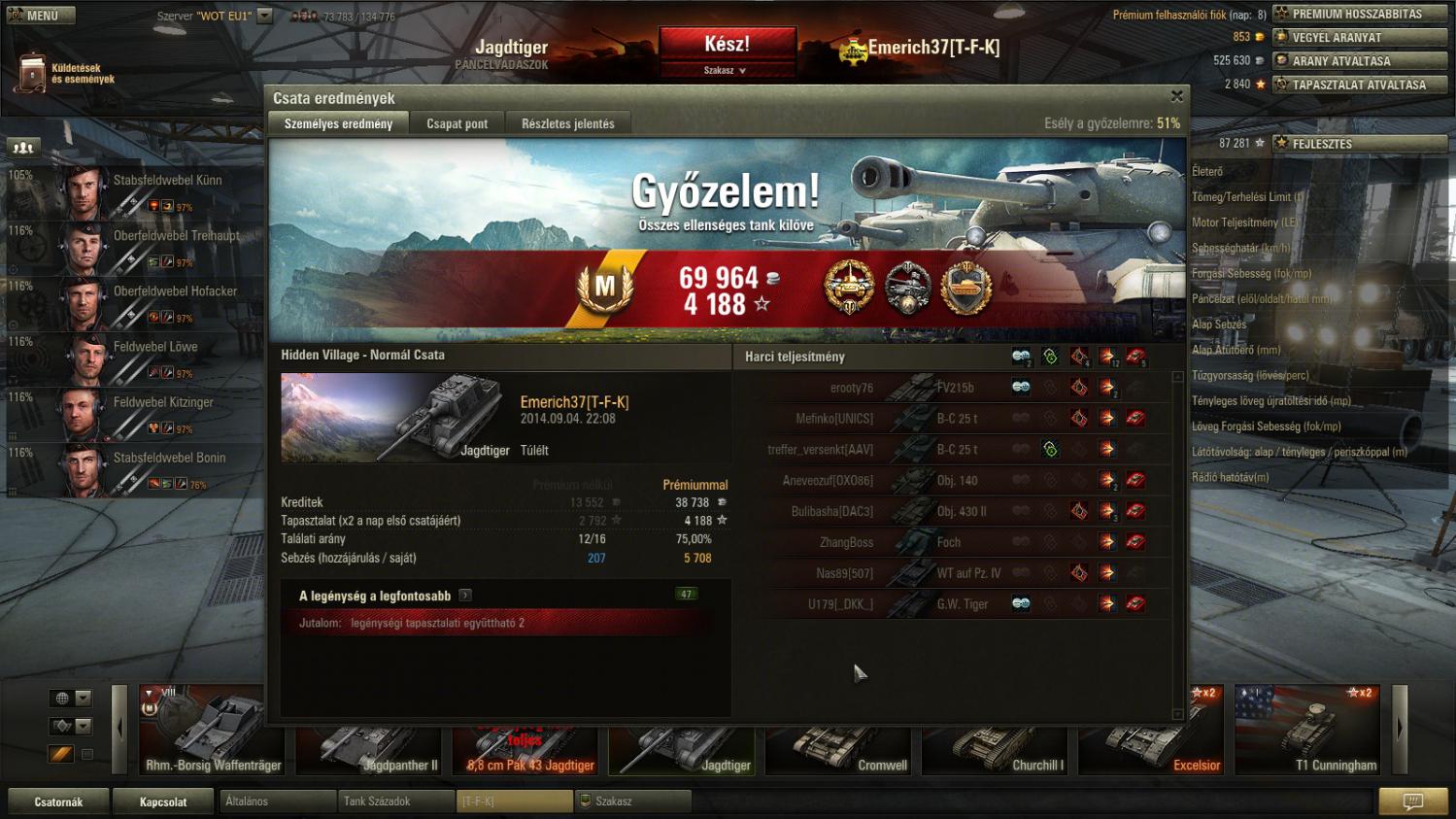Open the MENU button
Image resolution: width=1456 pixels, height=819 pixels.
pos(39,16)
